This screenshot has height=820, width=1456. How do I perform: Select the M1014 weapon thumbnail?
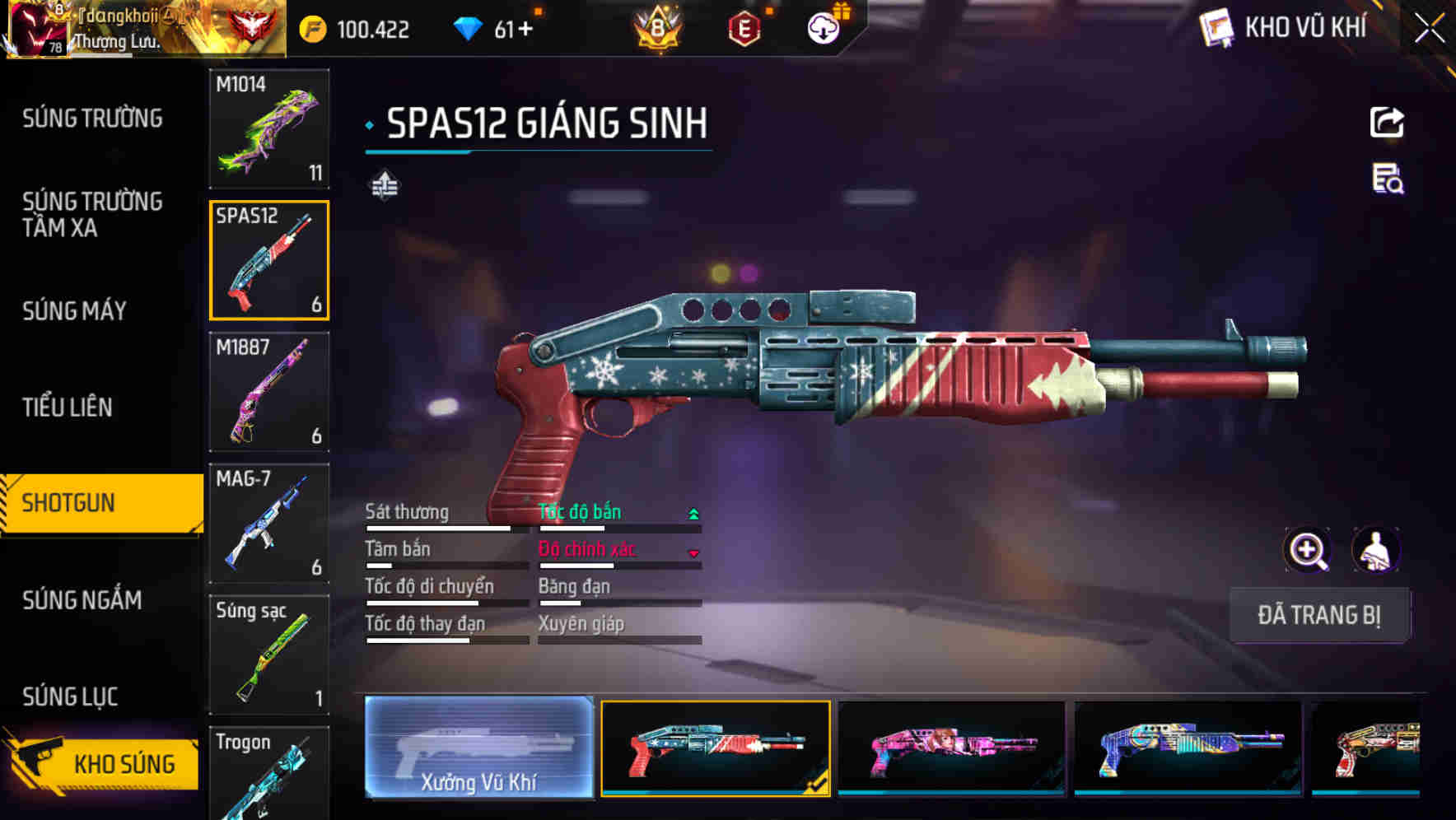coord(269,129)
